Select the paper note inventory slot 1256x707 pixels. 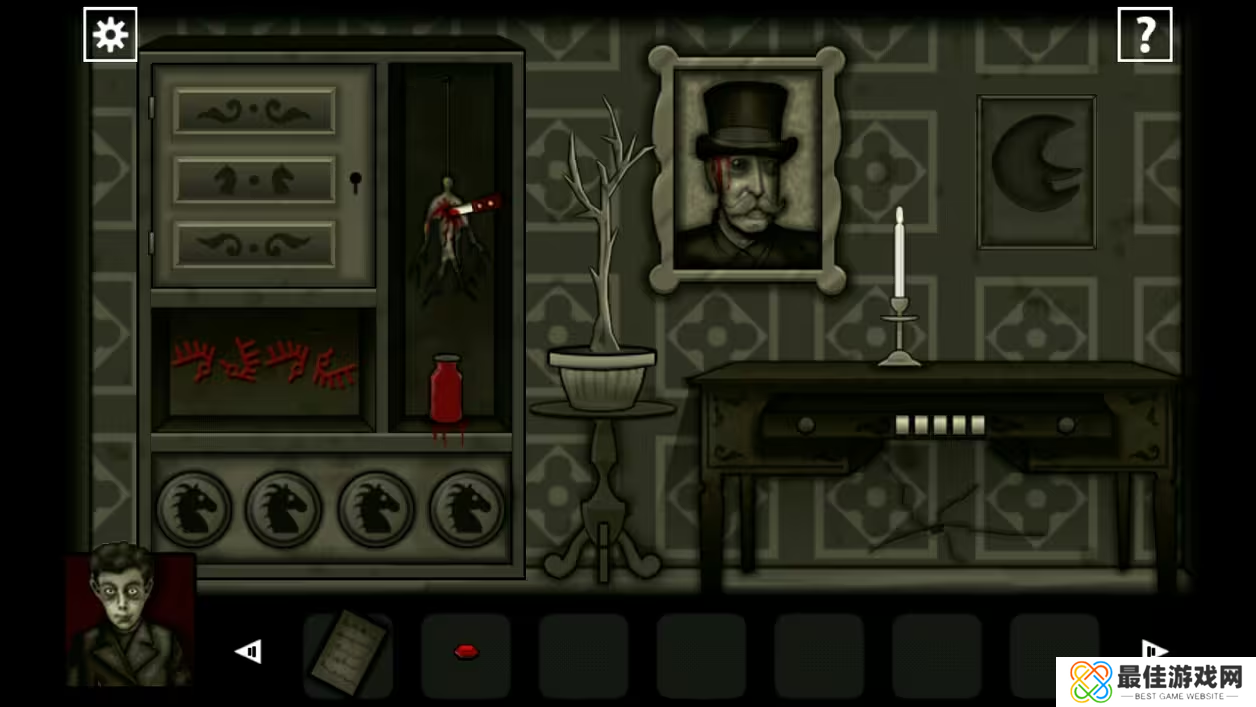click(x=347, y=654)
